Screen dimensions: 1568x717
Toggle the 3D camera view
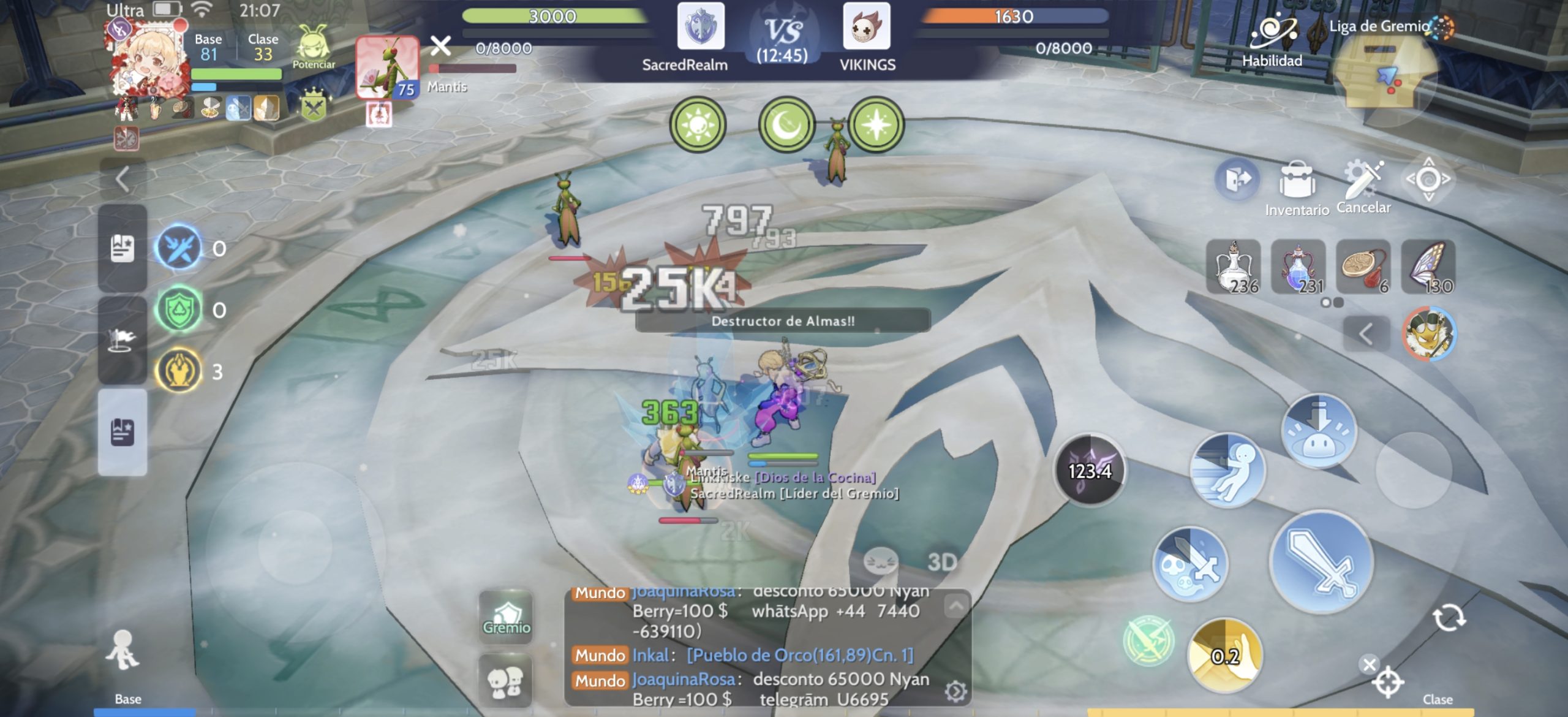942,562
